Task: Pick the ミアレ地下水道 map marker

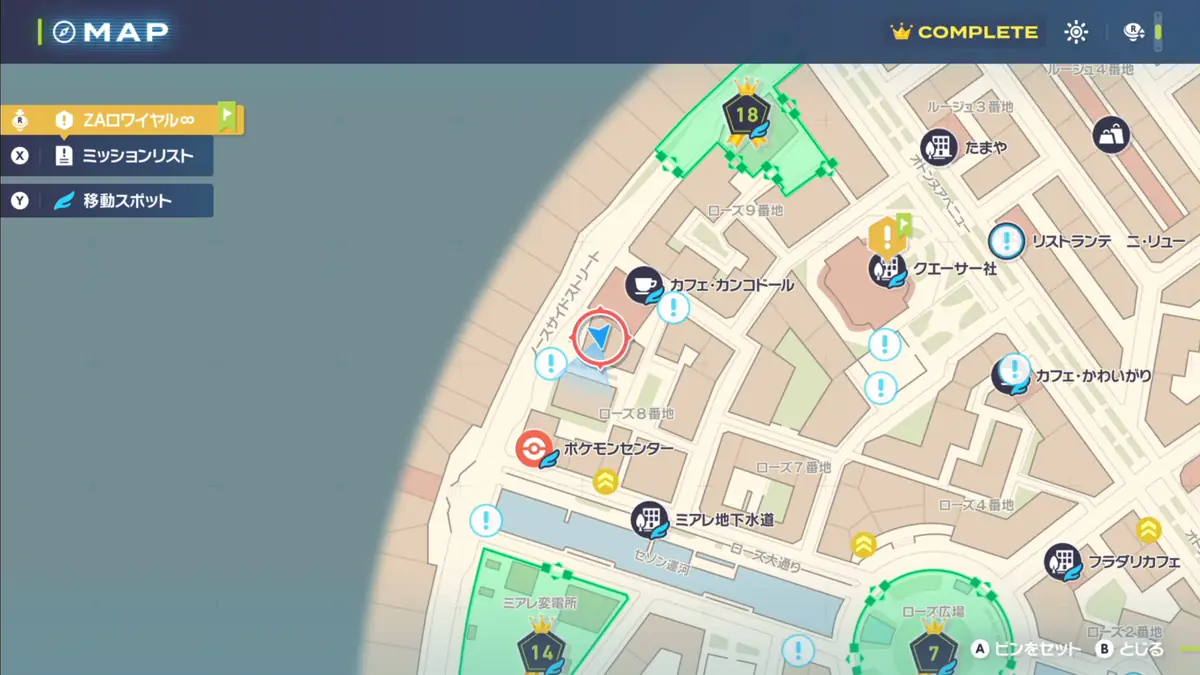Action: coord(649,520)
